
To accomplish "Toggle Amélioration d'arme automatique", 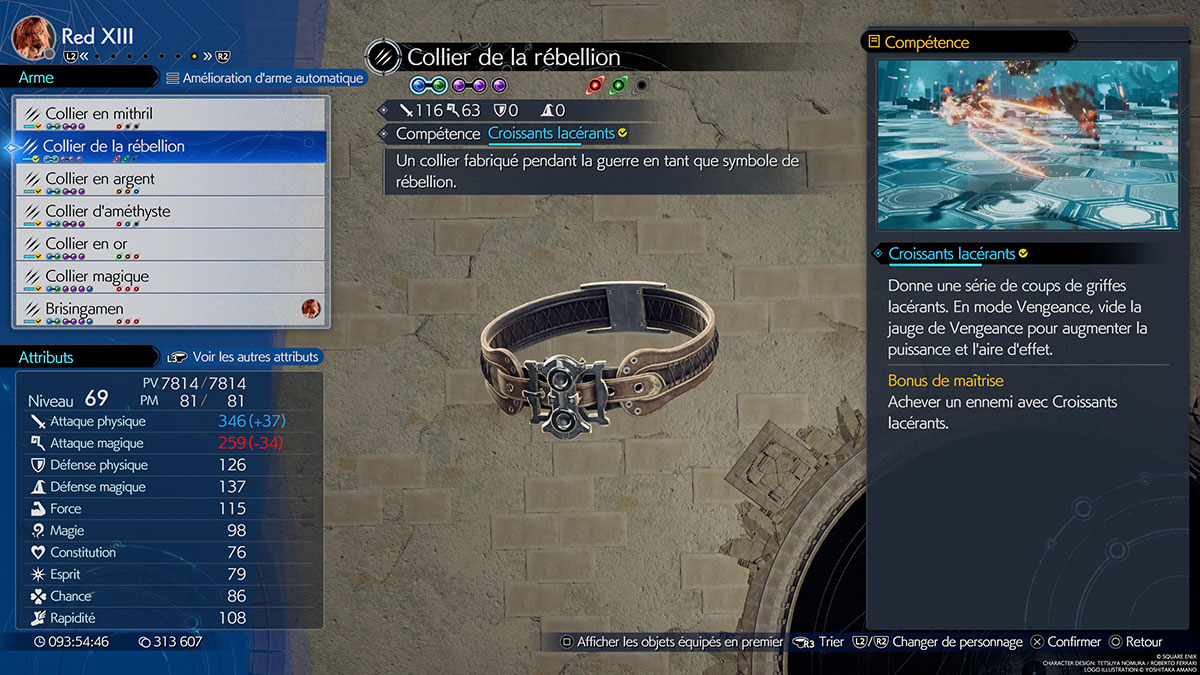I will [265, 78].
